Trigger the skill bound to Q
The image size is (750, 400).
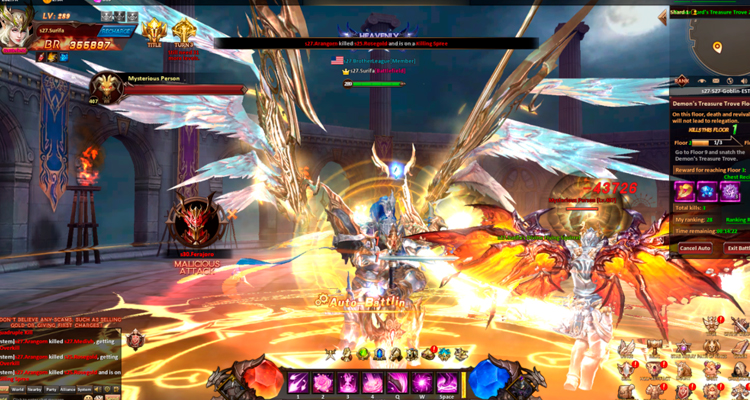(x=397, y=382)
